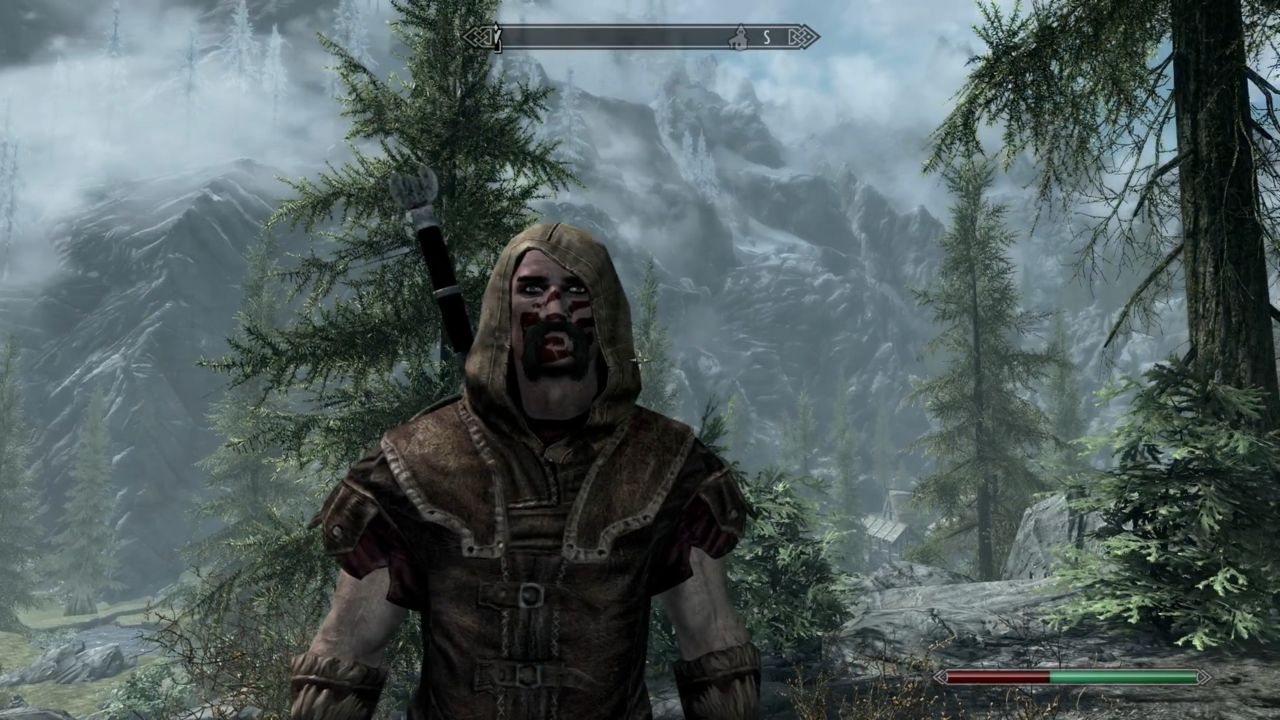Click the South heading letter on the compass
The image size is (1280, 720).
click(767, 38)
